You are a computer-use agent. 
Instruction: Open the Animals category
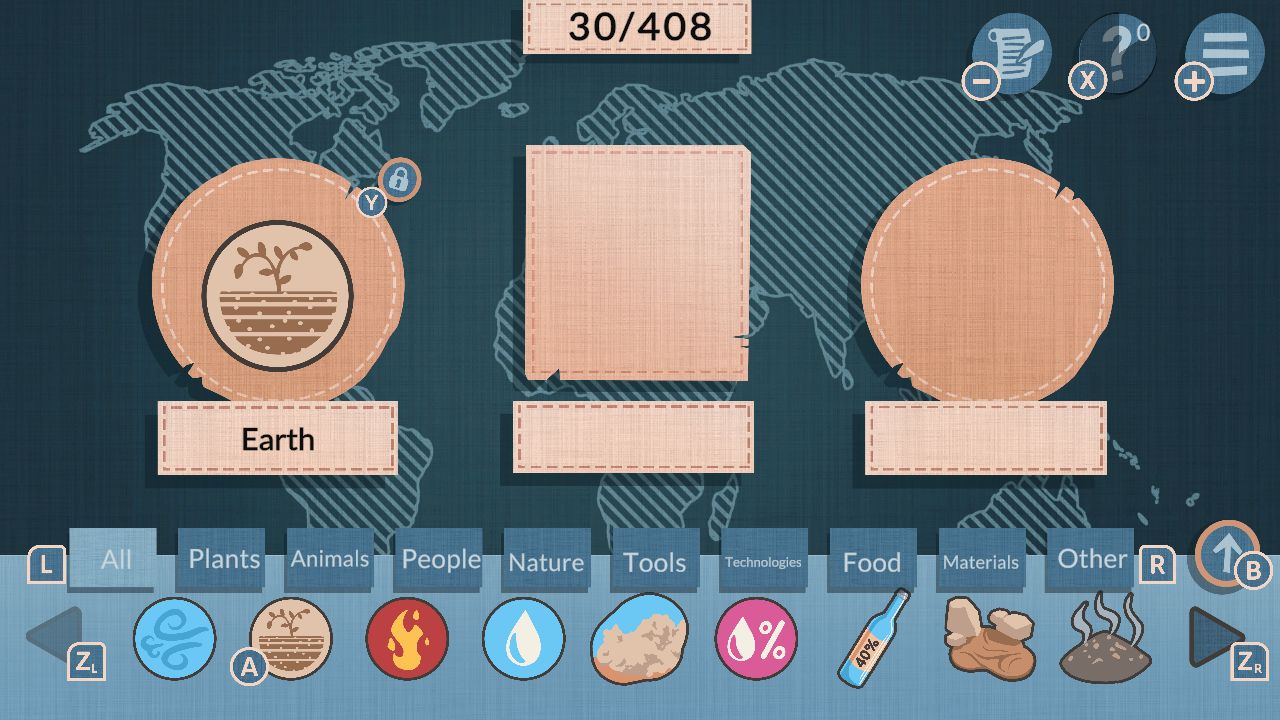[x=329, y=561]
